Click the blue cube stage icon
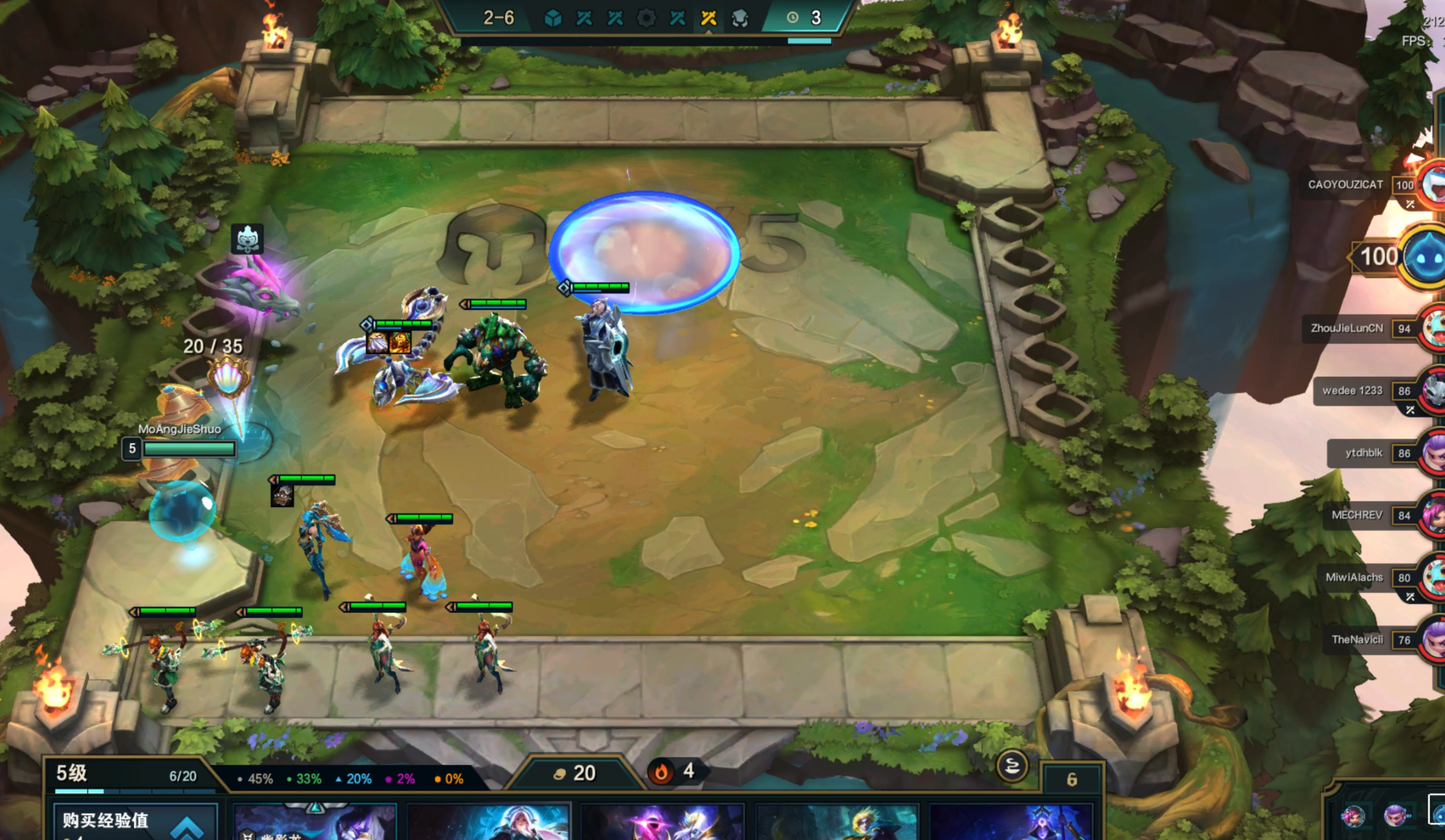 tap(552, 18)
